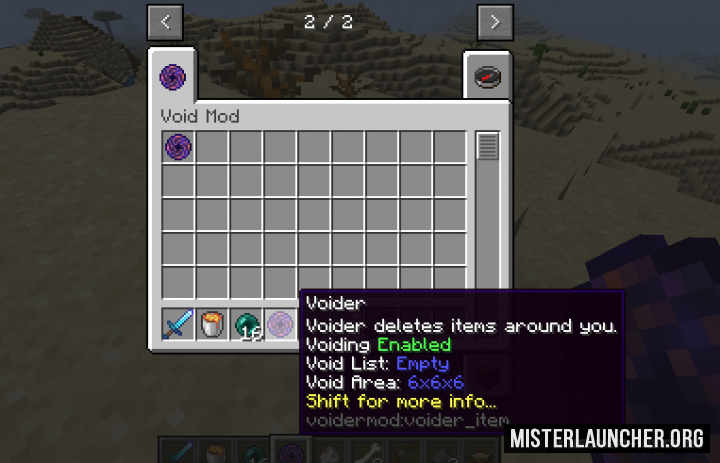Select the ender pearl stack slot
Image resolution: width=720 pixels, height=463 pixels.
coord(247,324)
